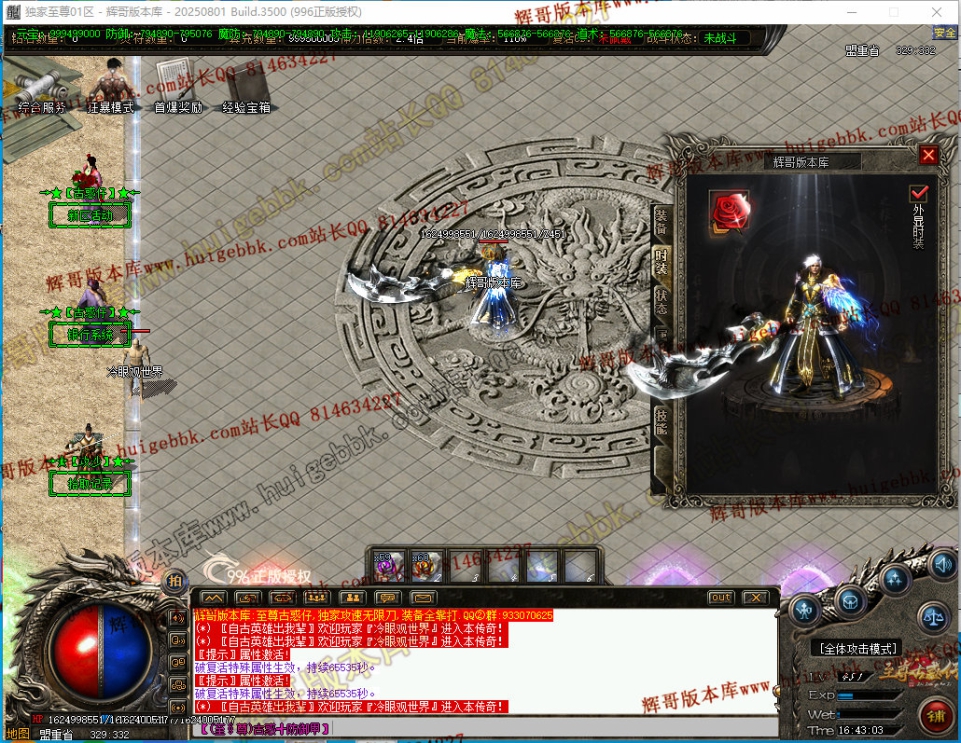Open the 地图 map button
This screenshot has width=961, height=743.
pyautogui.click(x=18, y=733)
